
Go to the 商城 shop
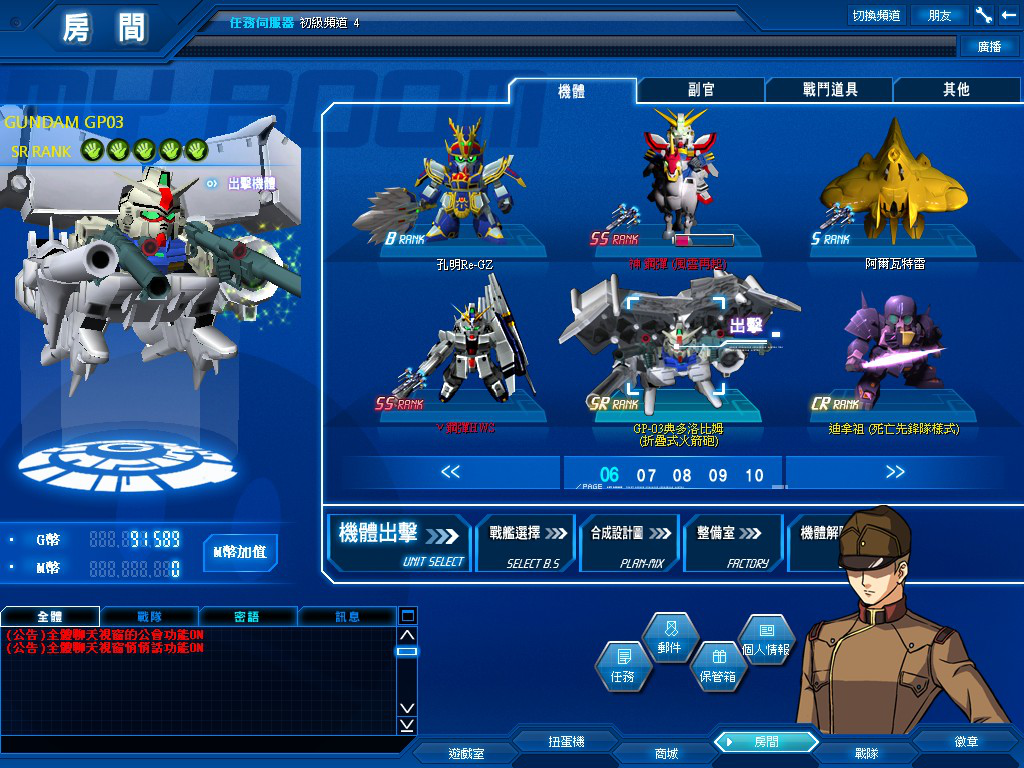[666, 753]
